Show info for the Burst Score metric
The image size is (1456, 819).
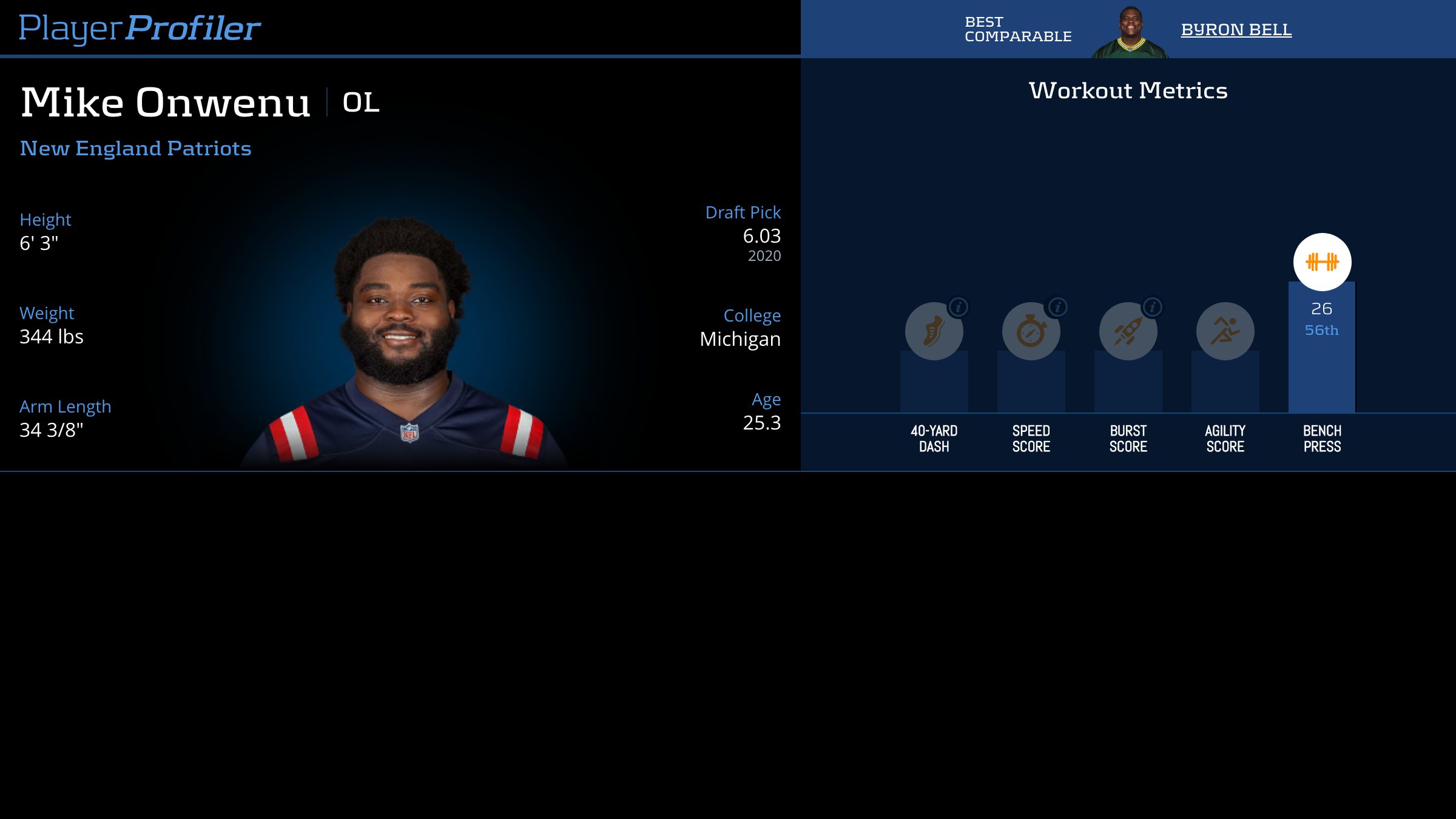pyautogui.click(x=1153, y=308)
